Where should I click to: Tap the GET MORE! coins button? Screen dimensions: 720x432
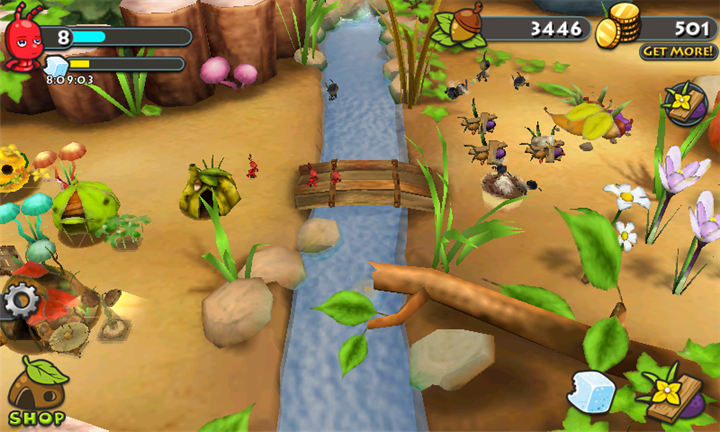(x=679, y=51)
